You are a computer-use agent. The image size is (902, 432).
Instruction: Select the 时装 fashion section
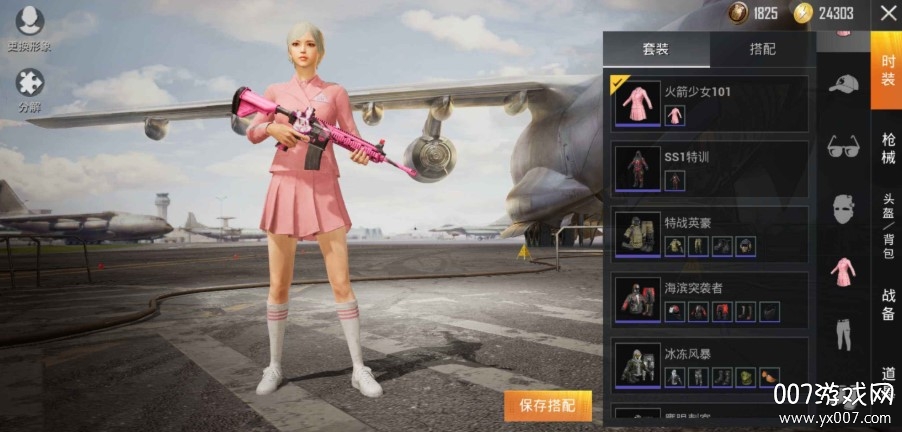888,69
